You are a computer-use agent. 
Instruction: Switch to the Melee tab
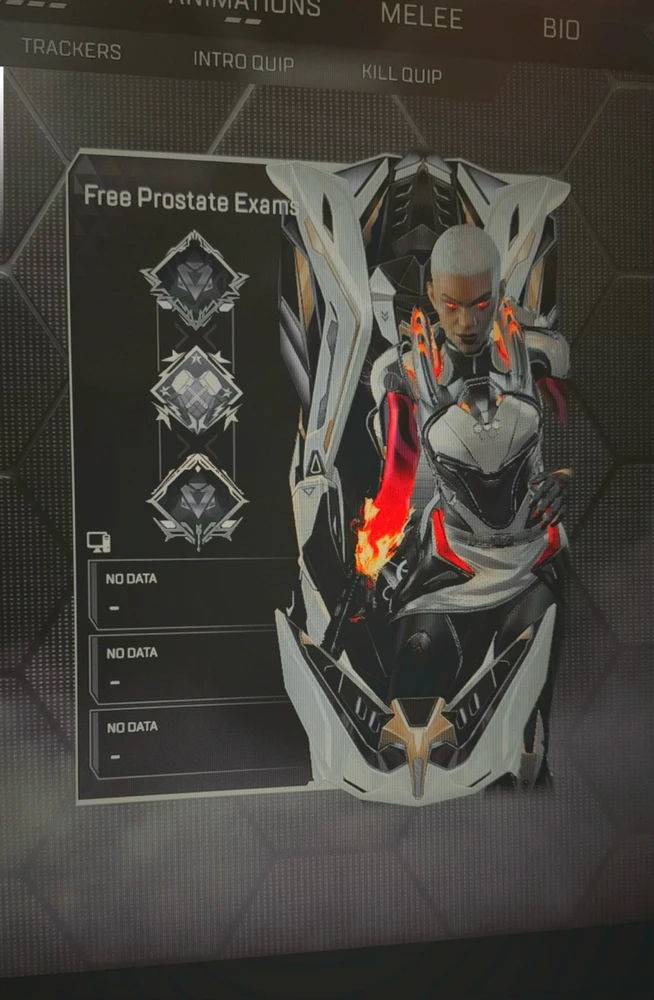421,17
